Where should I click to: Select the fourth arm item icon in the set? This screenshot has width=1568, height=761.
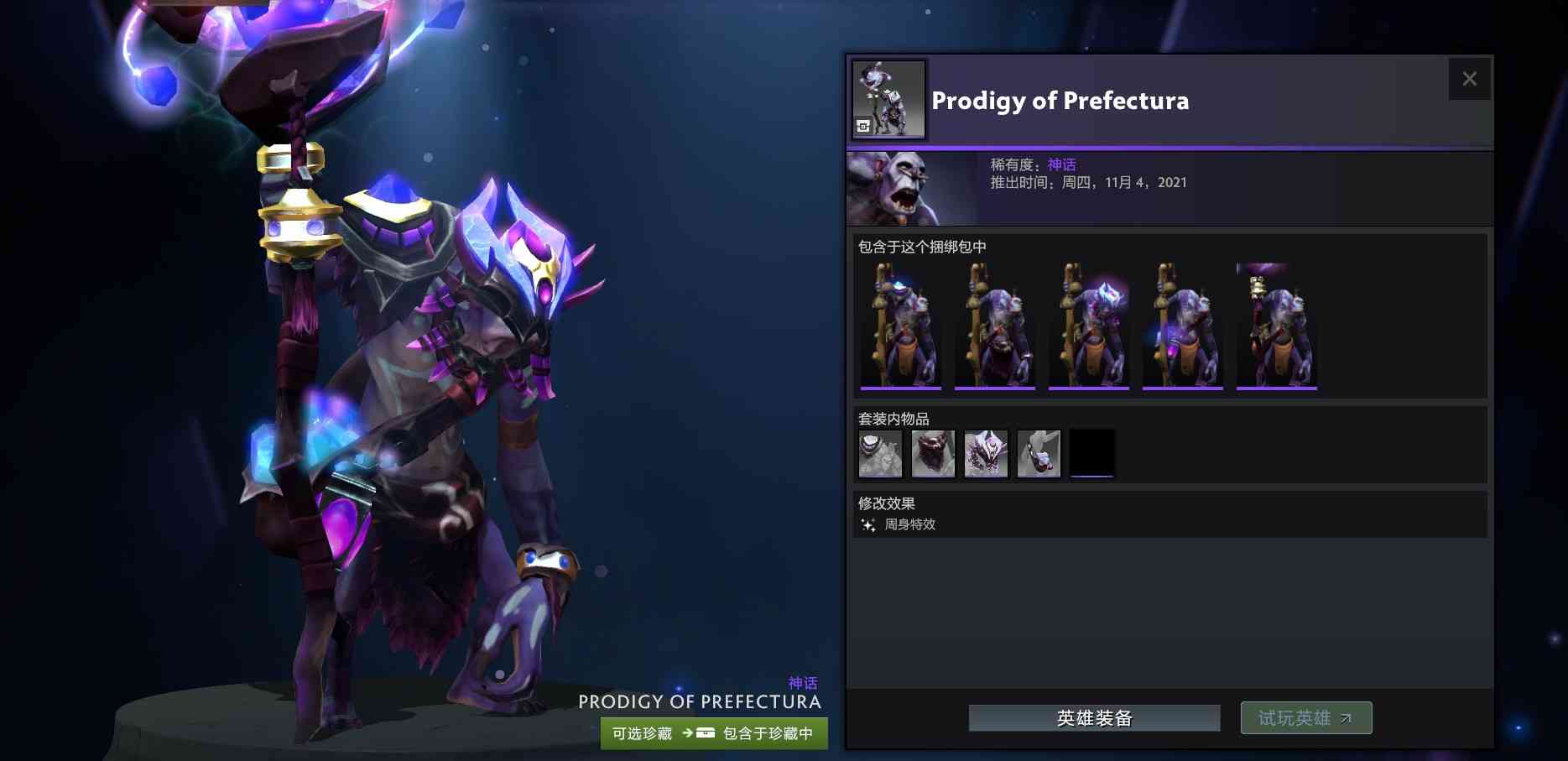coord(1038,453)
